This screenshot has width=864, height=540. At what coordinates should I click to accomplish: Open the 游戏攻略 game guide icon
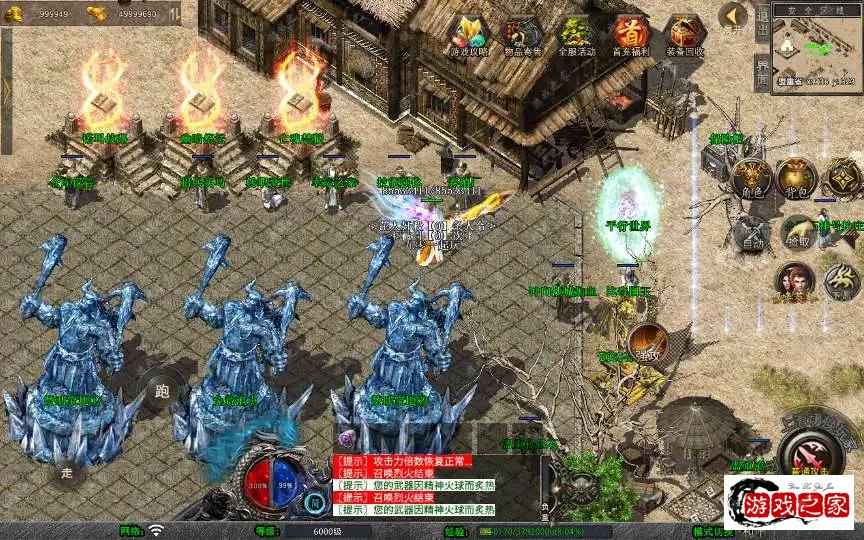coord(467,36)
